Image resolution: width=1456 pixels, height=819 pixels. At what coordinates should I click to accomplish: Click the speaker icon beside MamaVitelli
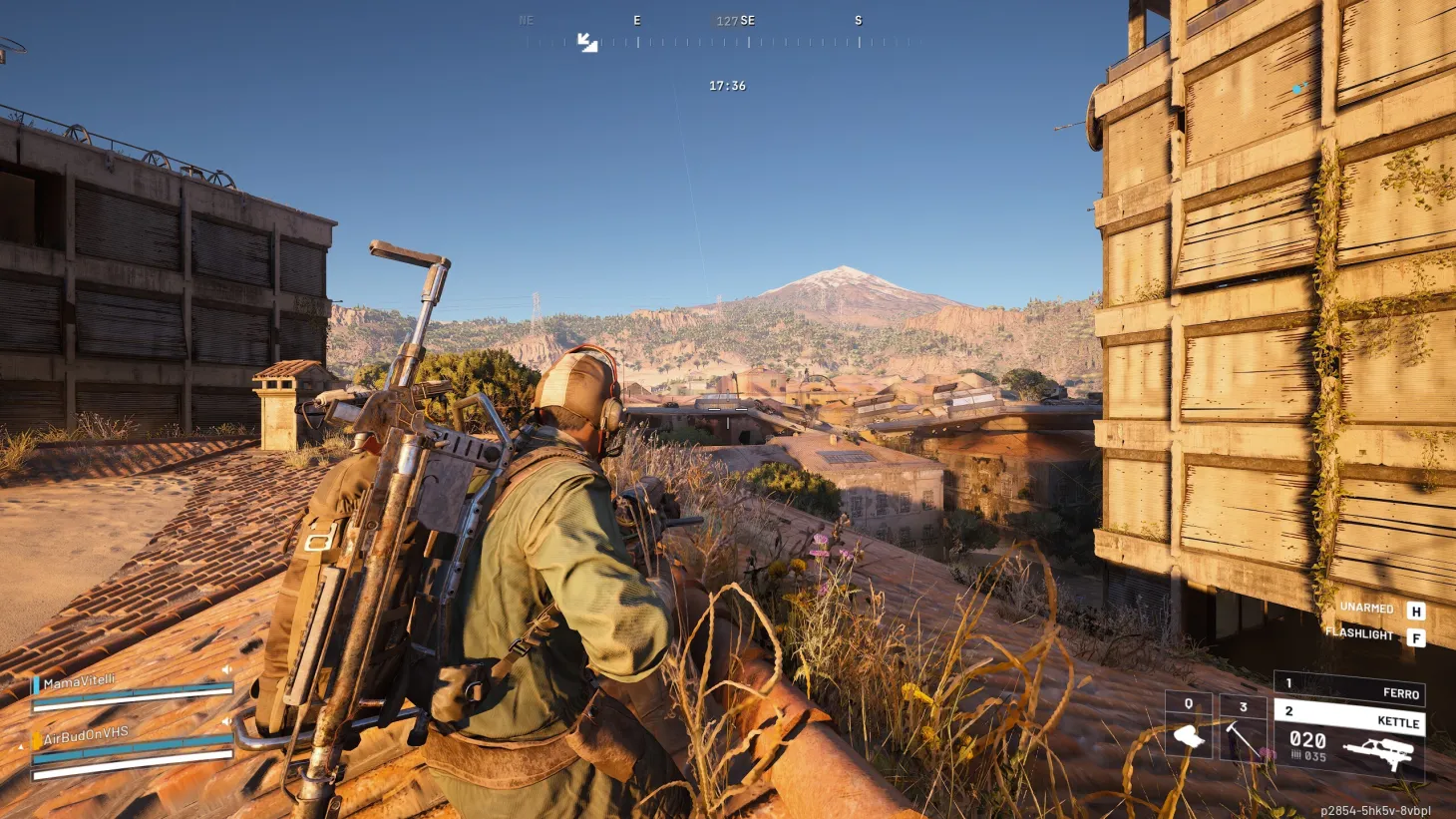coord(227,671)
